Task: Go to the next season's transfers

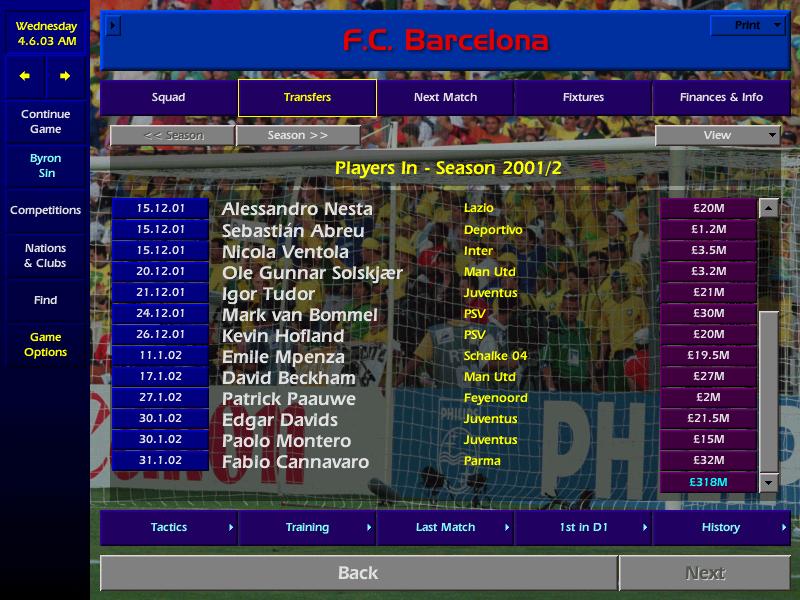Action: click(298, 135)
